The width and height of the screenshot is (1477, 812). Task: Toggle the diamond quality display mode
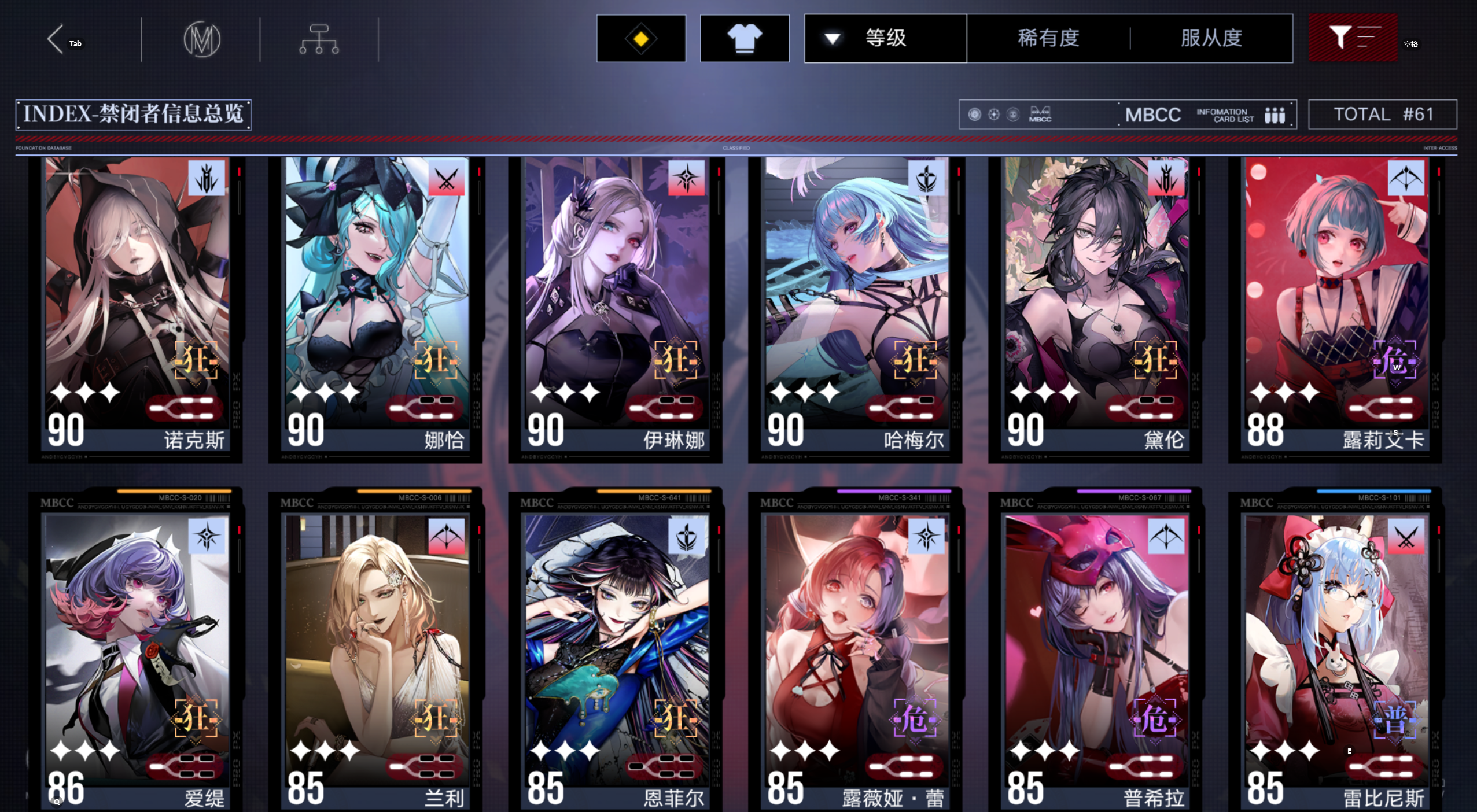640,38
